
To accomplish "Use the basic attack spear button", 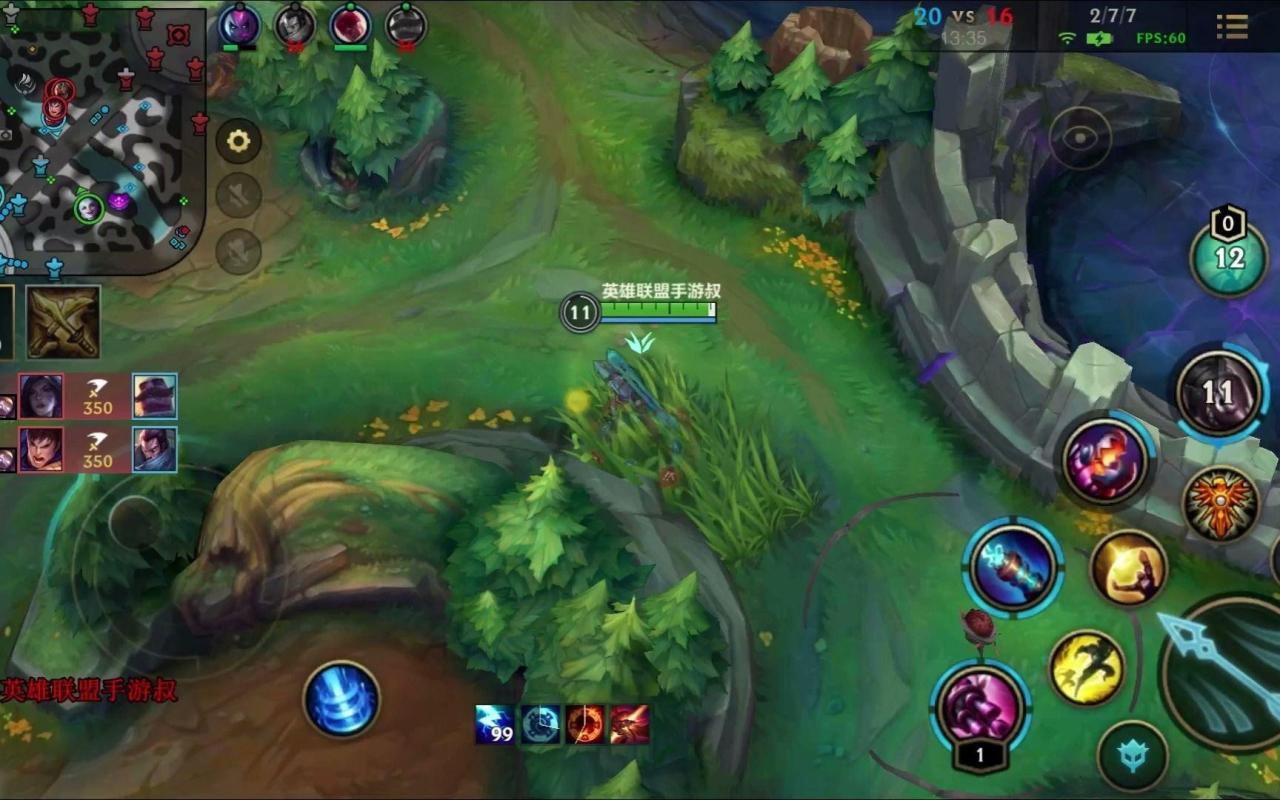I will 1225,665.
